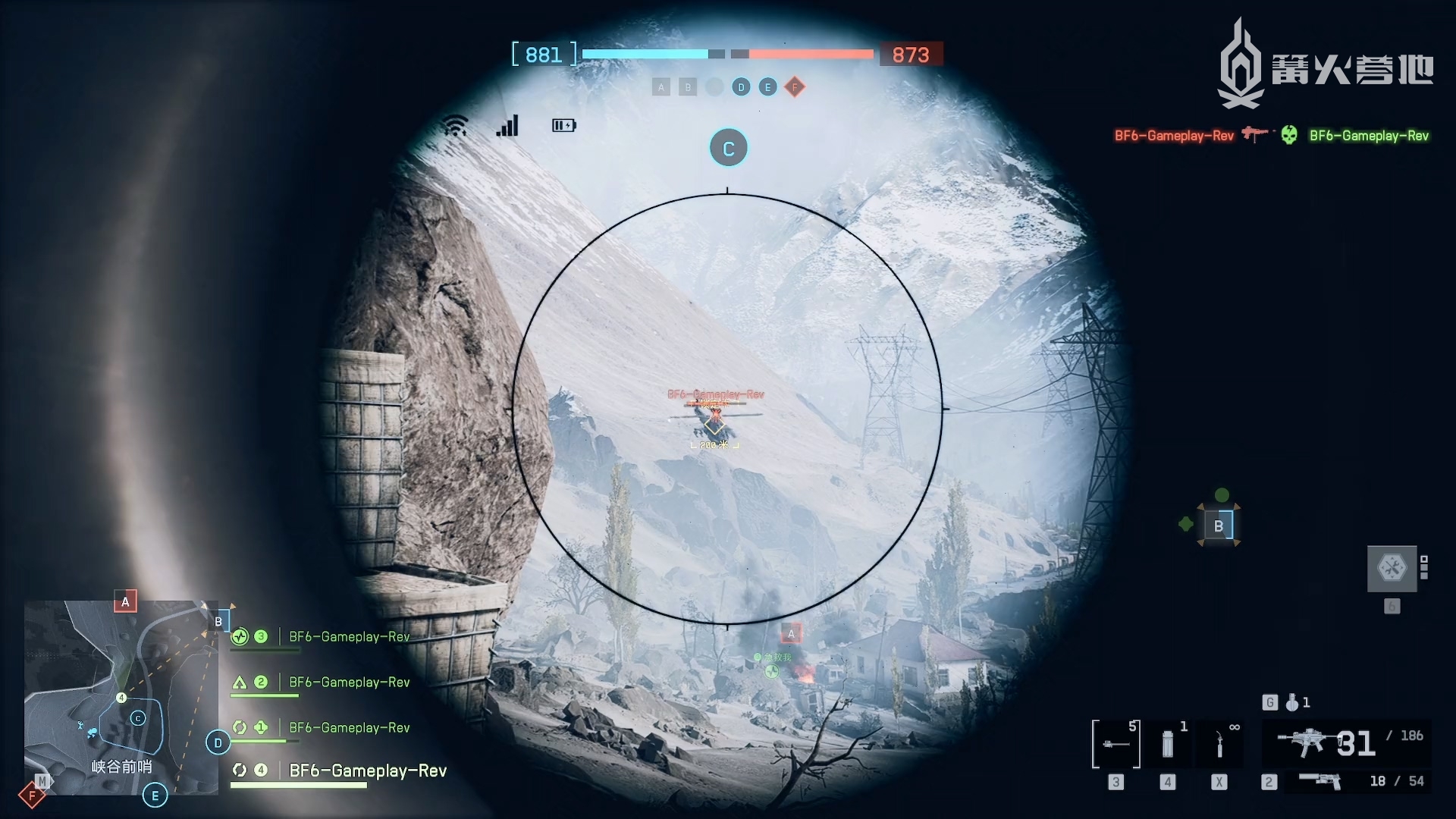Select objective A in the top flag row

pos(661,87)
